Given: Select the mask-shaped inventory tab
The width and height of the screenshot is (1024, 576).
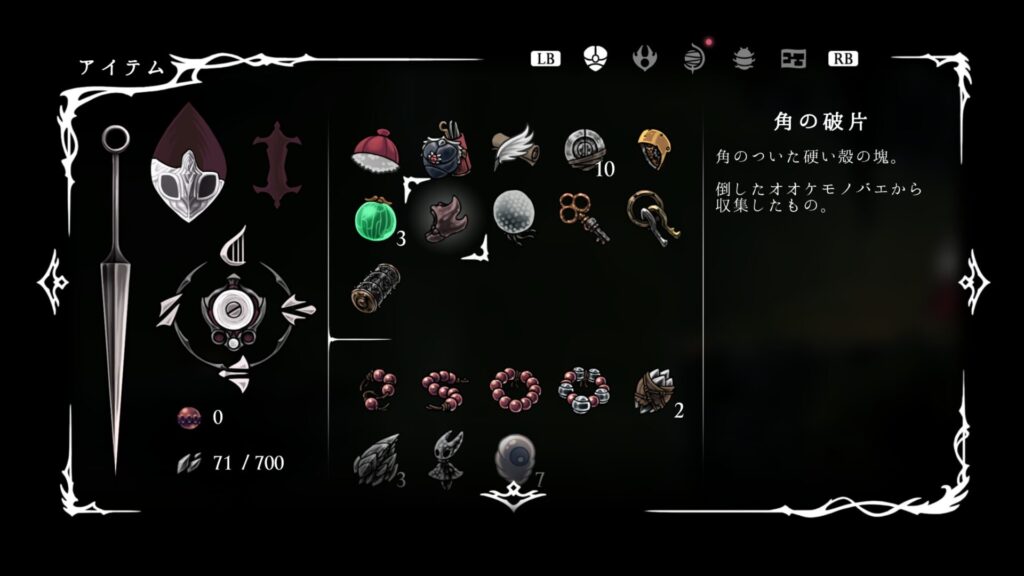Looking at the screenshot, I should tap(595, 58).
